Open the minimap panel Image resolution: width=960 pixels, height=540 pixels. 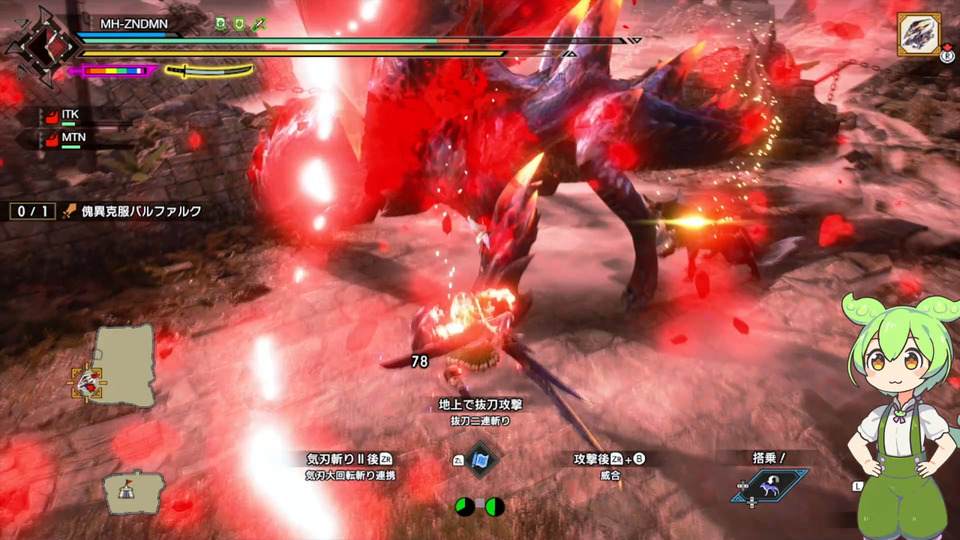pos(124,364)
